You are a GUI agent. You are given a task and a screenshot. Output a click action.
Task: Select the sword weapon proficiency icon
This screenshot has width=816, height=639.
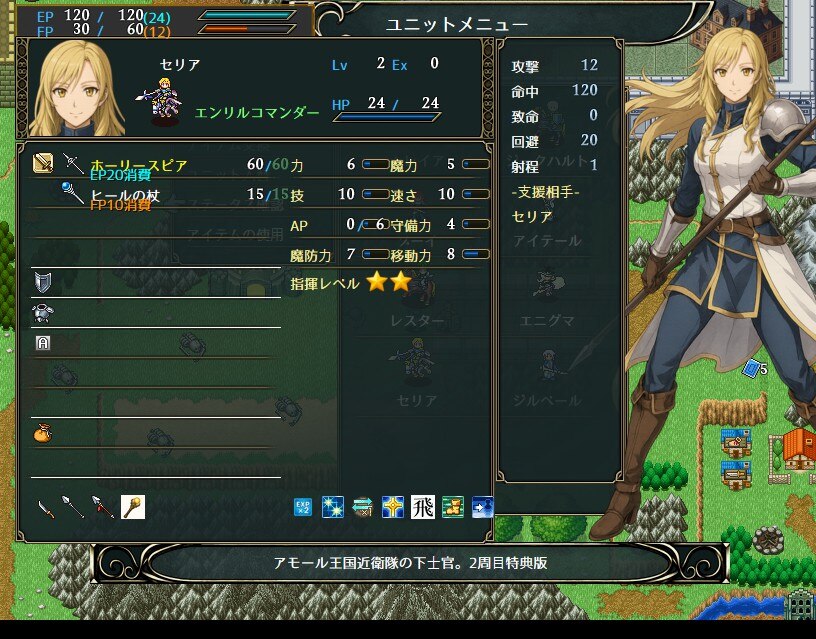[x=45, y=507]
